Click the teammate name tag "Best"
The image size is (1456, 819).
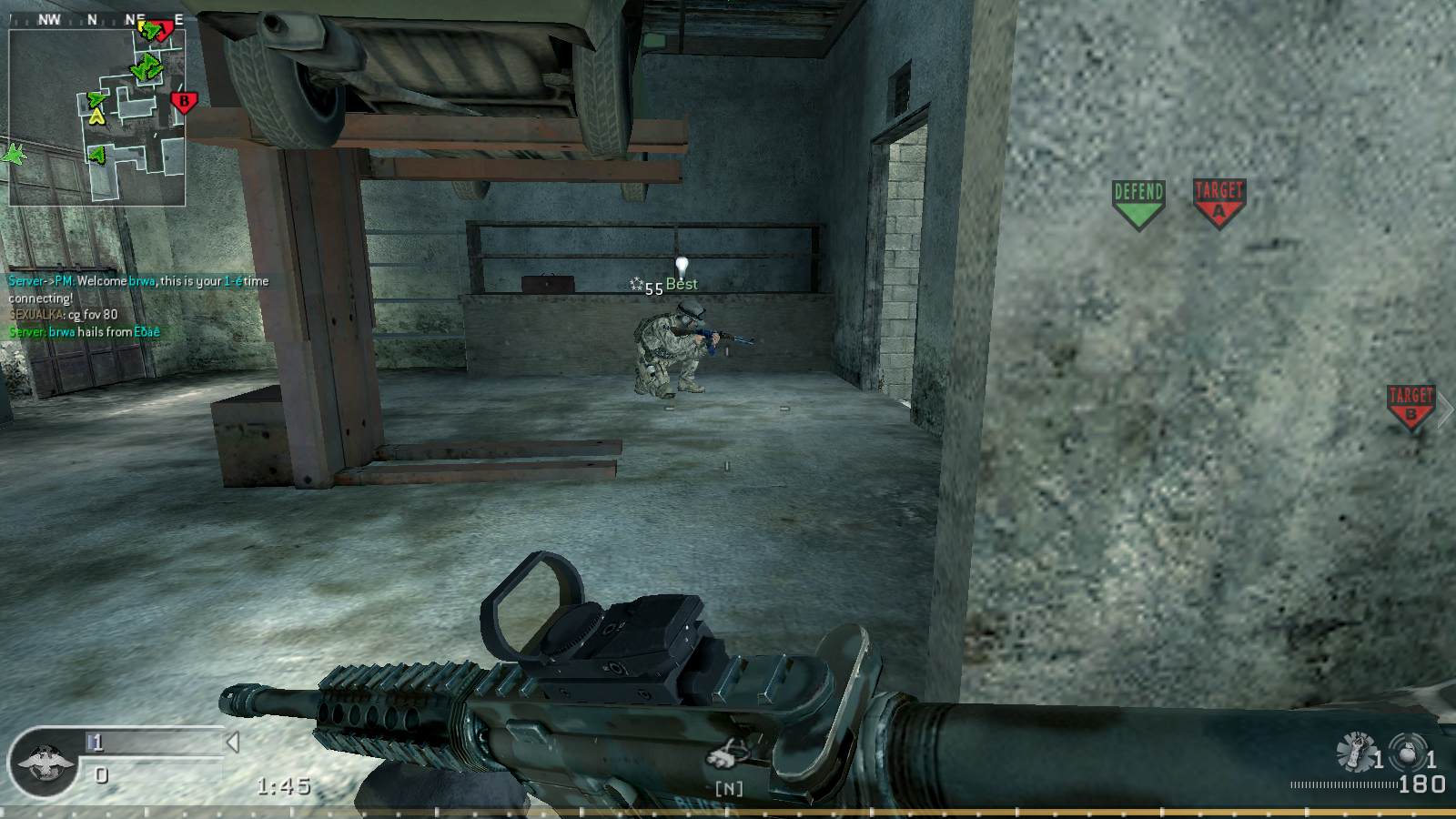click(682, 284)
